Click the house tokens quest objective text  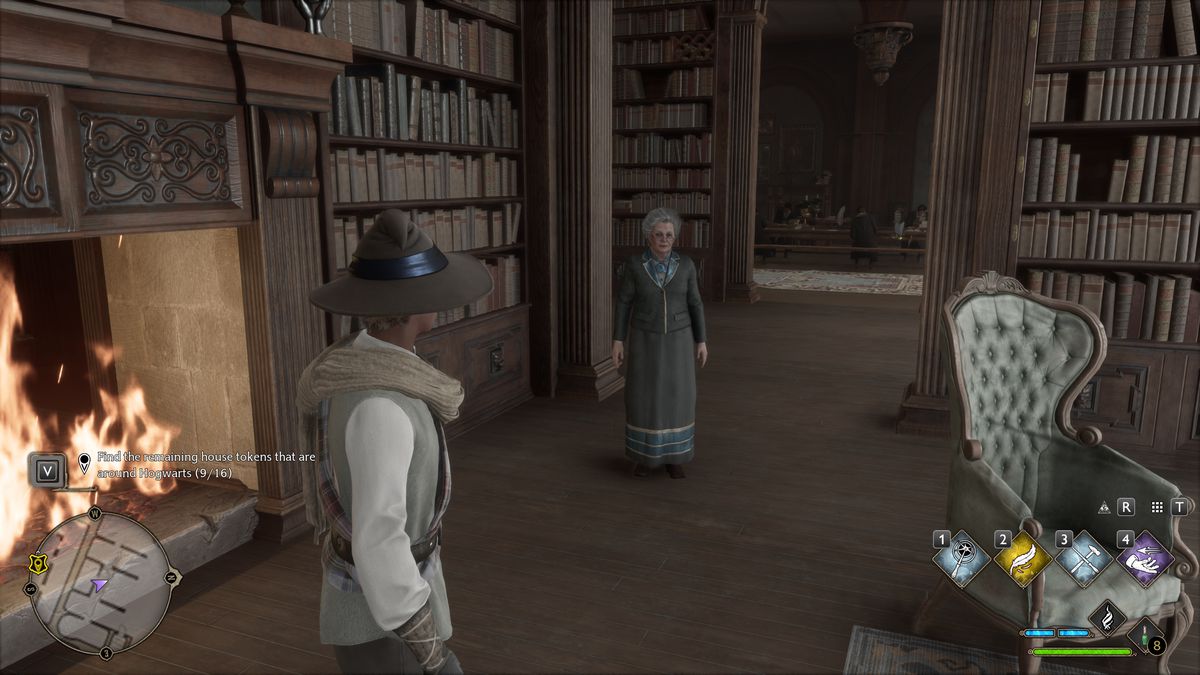(x=164, y=463)
